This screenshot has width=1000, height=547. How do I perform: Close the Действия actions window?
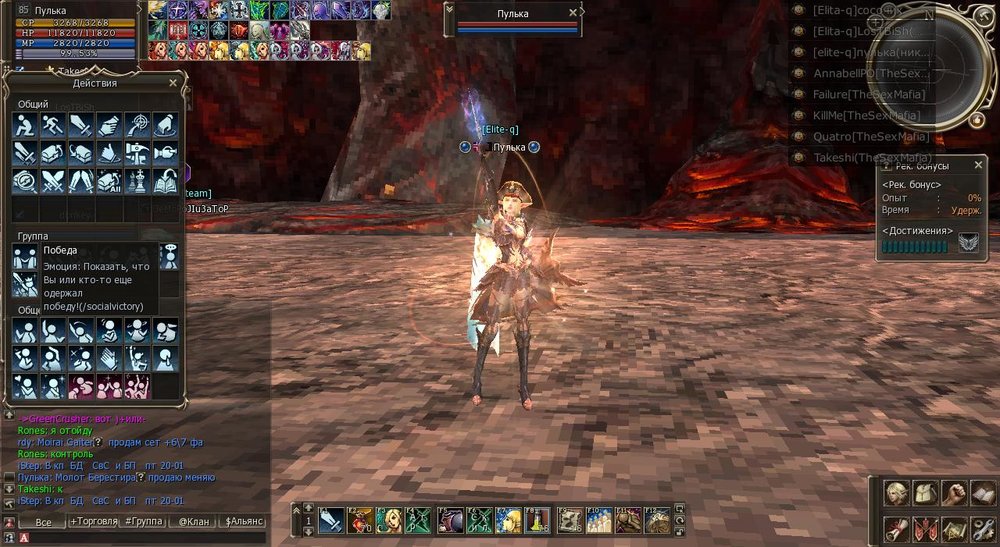tap(173, 83)
